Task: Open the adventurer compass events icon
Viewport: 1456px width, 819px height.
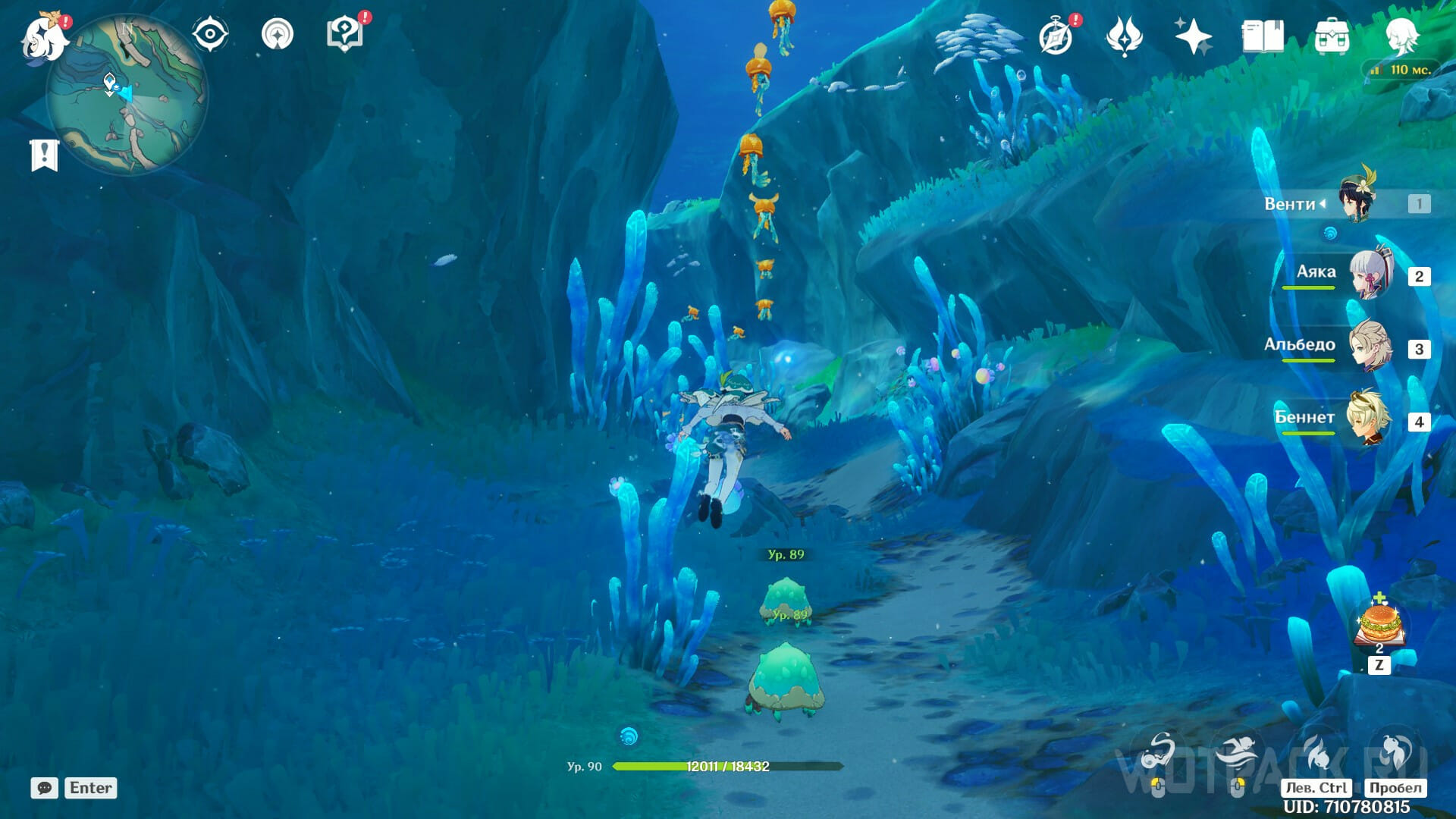Action: point(1056,36)
